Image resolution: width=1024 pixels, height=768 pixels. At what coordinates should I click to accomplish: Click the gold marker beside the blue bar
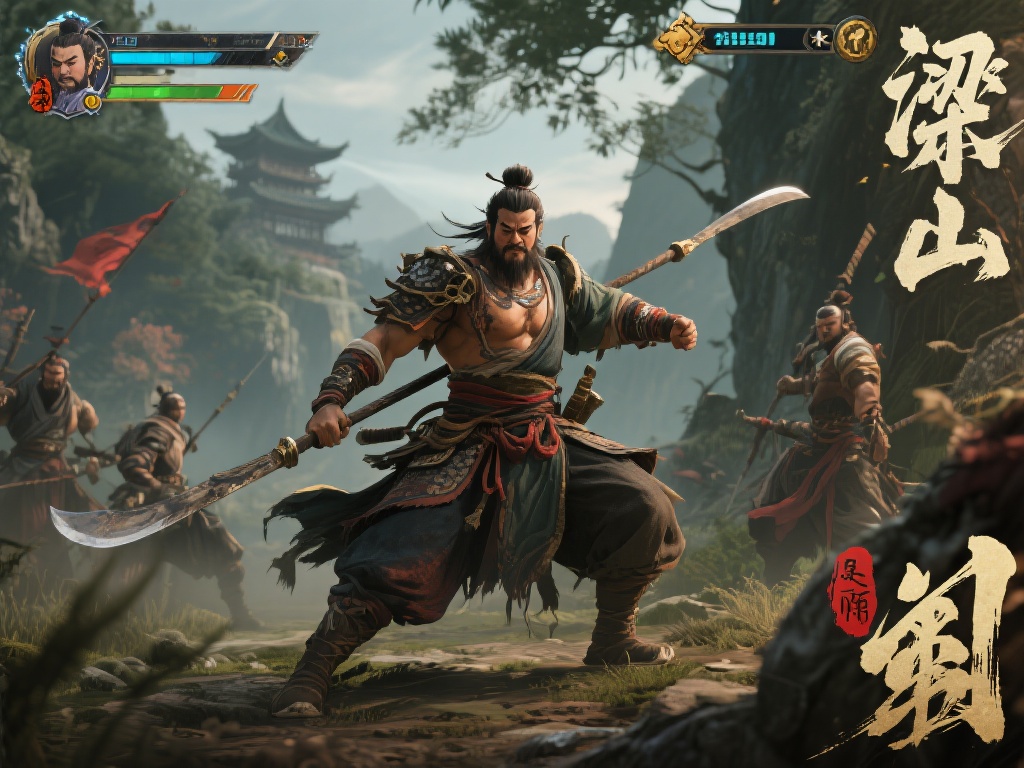point(281,57)
